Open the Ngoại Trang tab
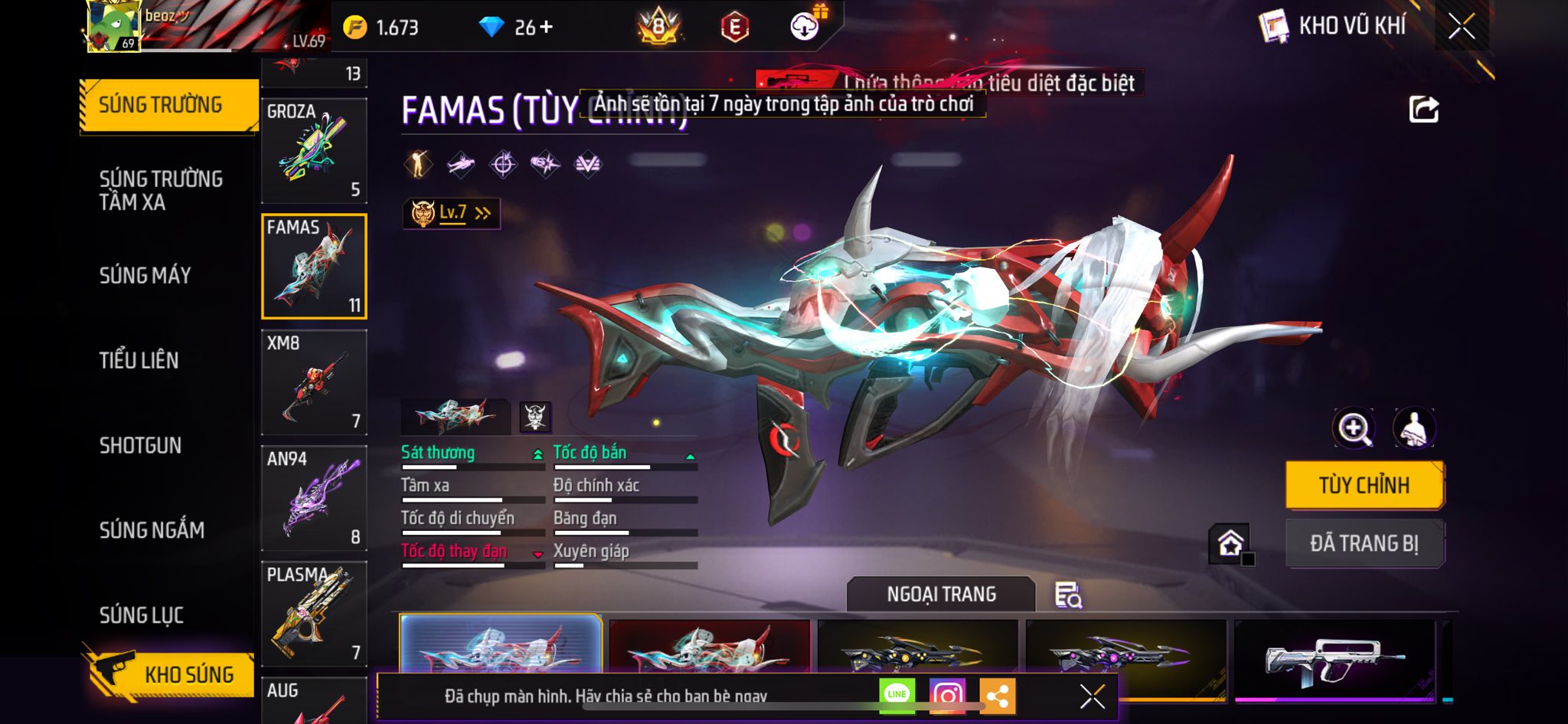Screen dimensions: 1568x724 pyautogui.click(x=941, y=594)
